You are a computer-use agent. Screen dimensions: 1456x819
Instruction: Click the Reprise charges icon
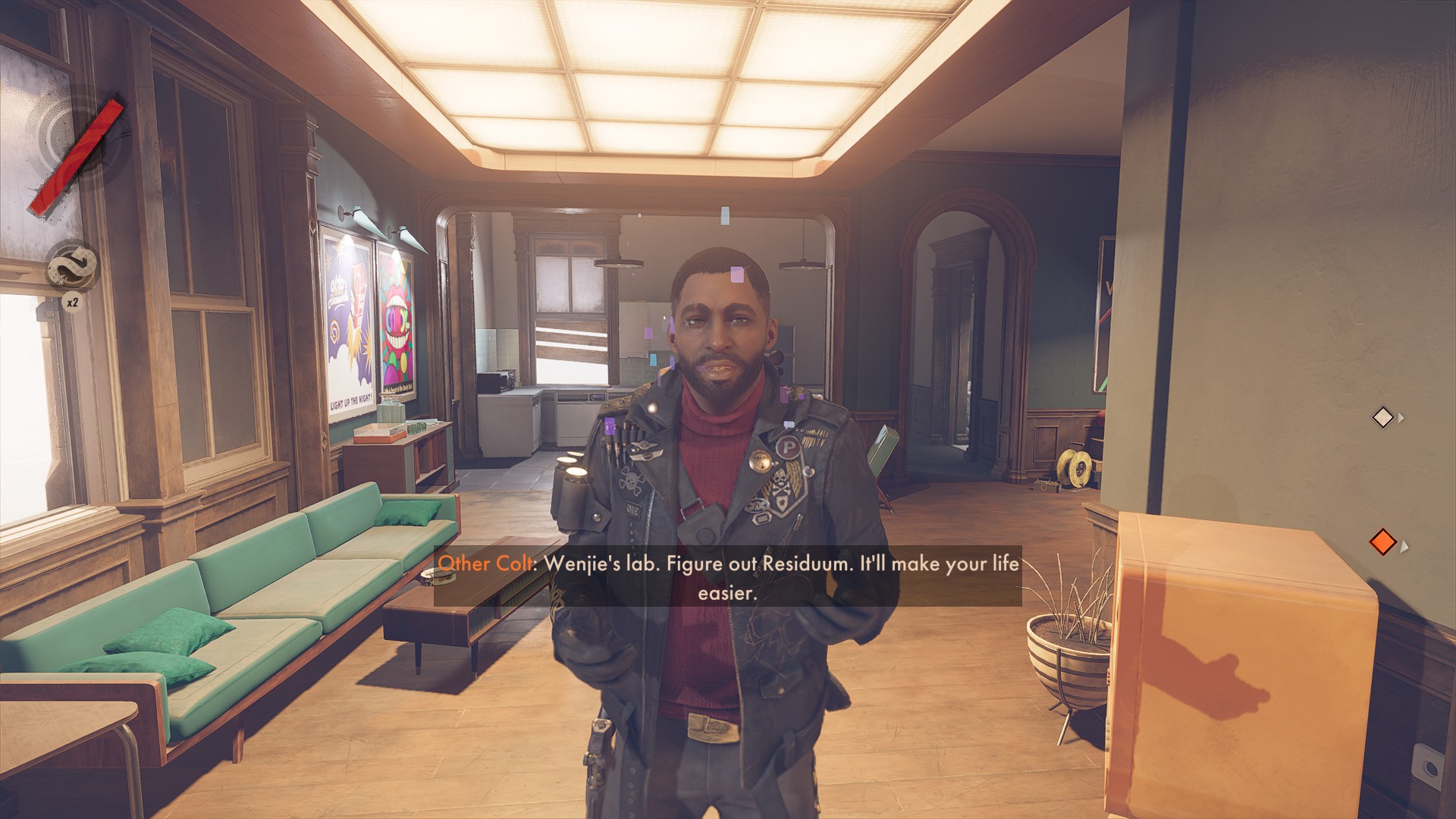click(73, 267)
